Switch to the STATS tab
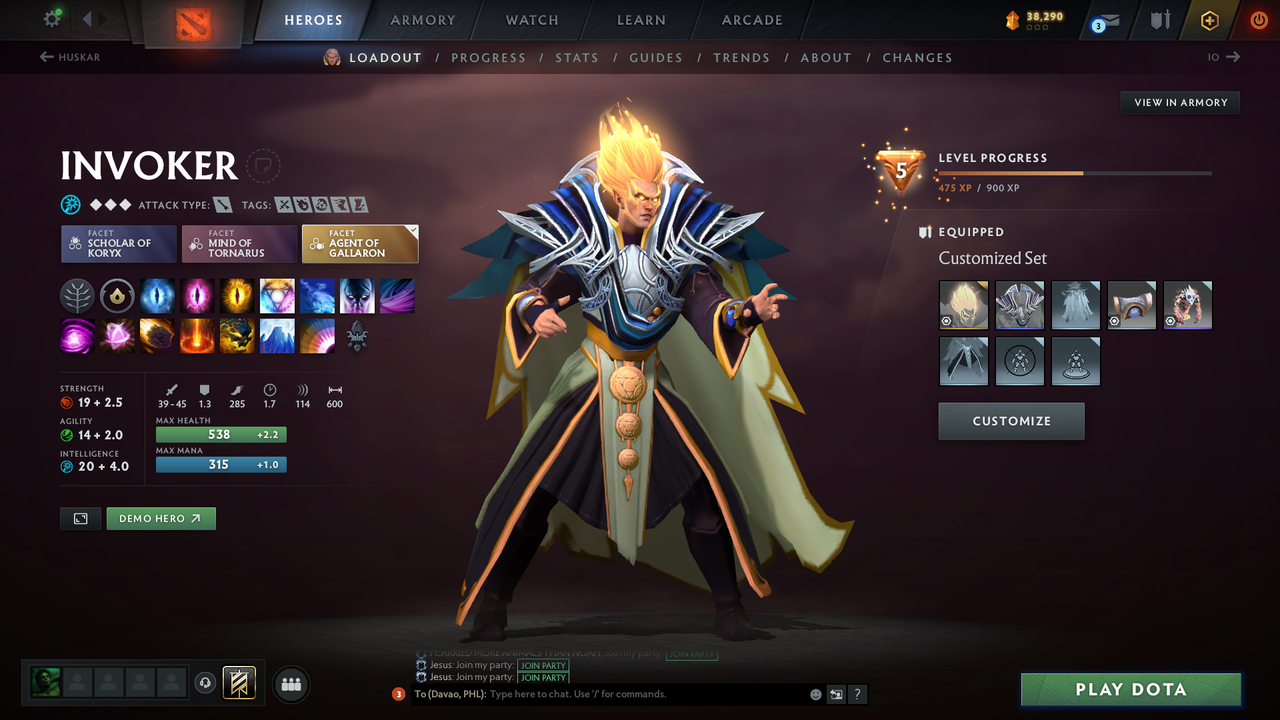 (577, 57)
